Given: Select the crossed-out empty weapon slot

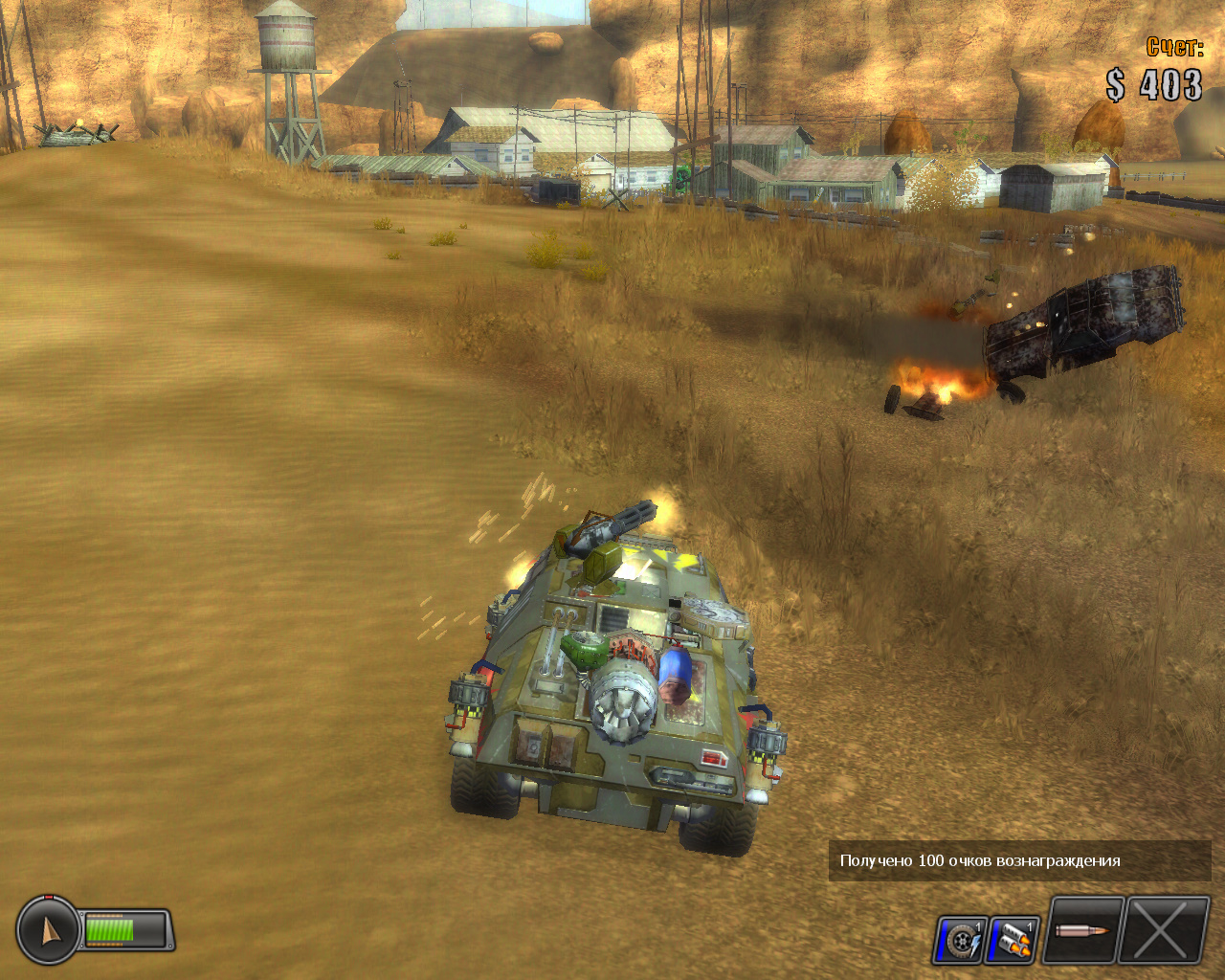Looking at the screenshot, I should [1163, 930].
